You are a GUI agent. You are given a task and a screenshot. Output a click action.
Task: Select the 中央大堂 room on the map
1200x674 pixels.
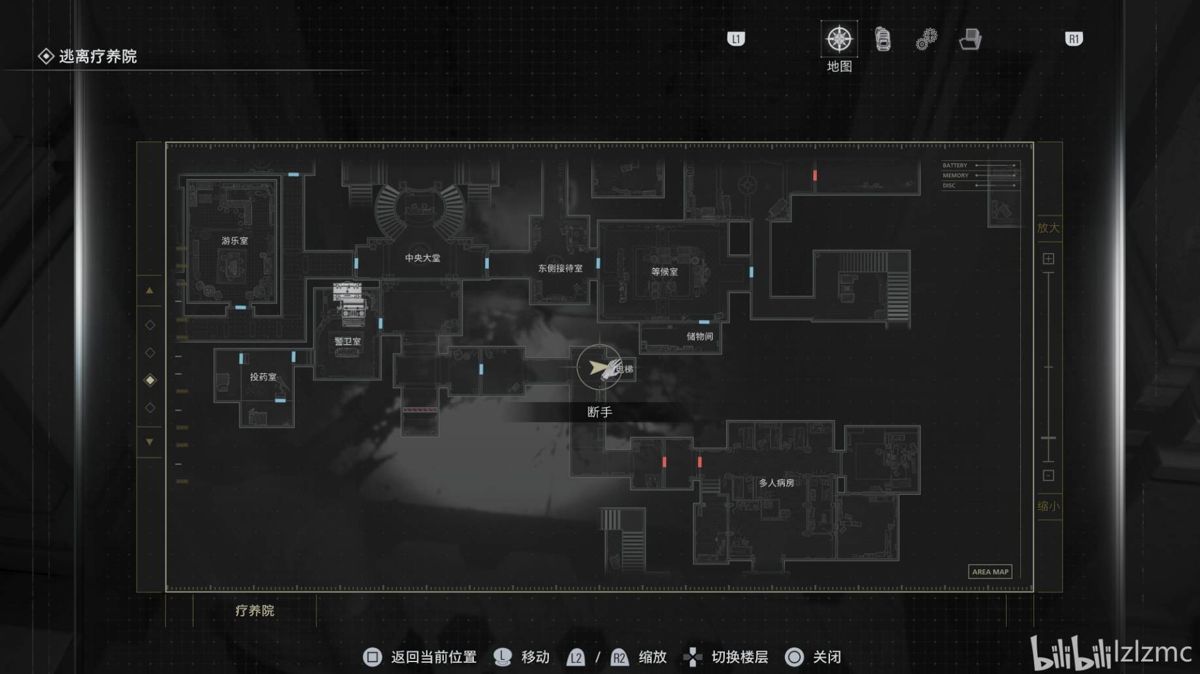[422, 257]
